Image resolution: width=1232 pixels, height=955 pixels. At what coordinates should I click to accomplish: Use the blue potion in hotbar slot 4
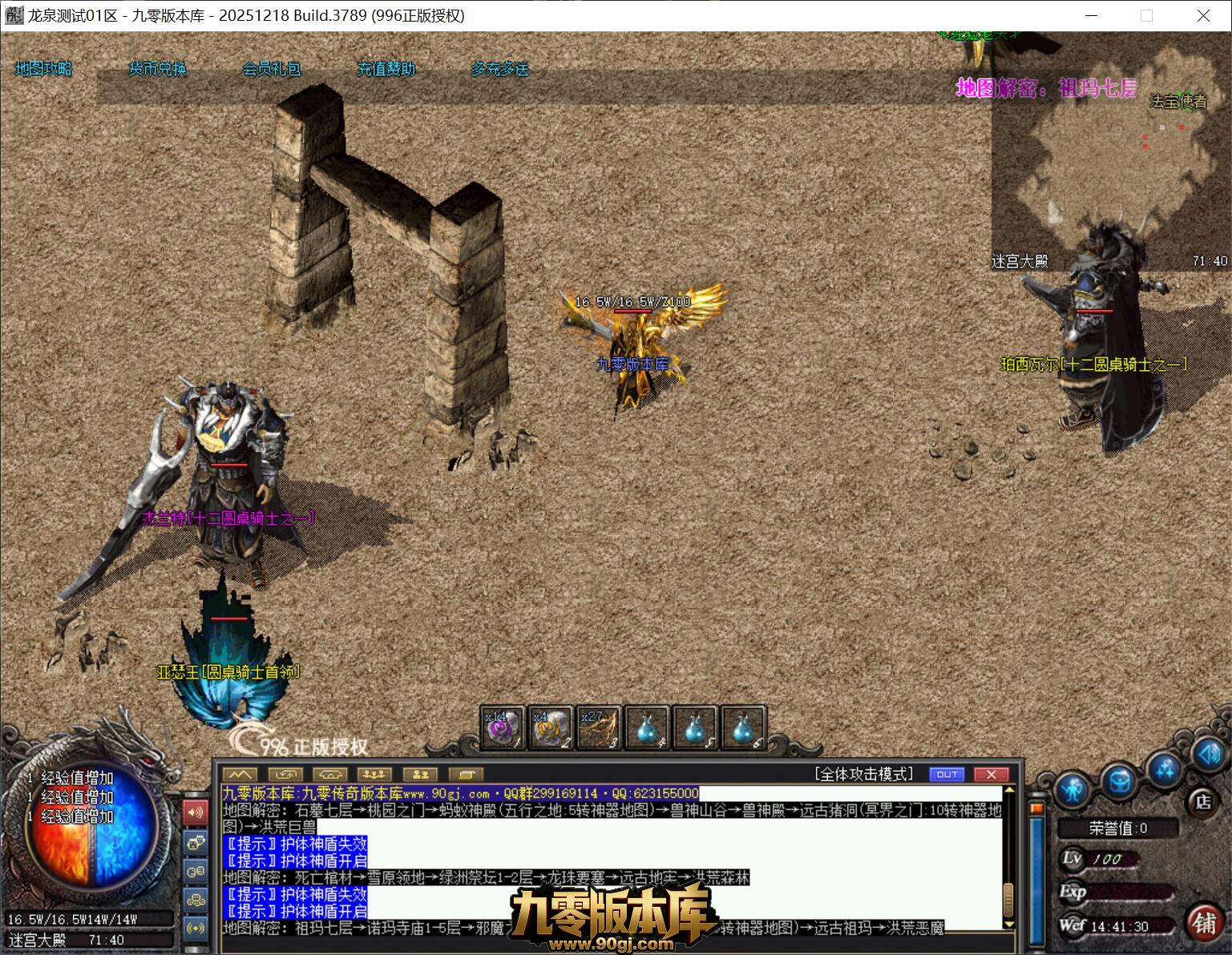pyautogui.click(x=647, y=727)
